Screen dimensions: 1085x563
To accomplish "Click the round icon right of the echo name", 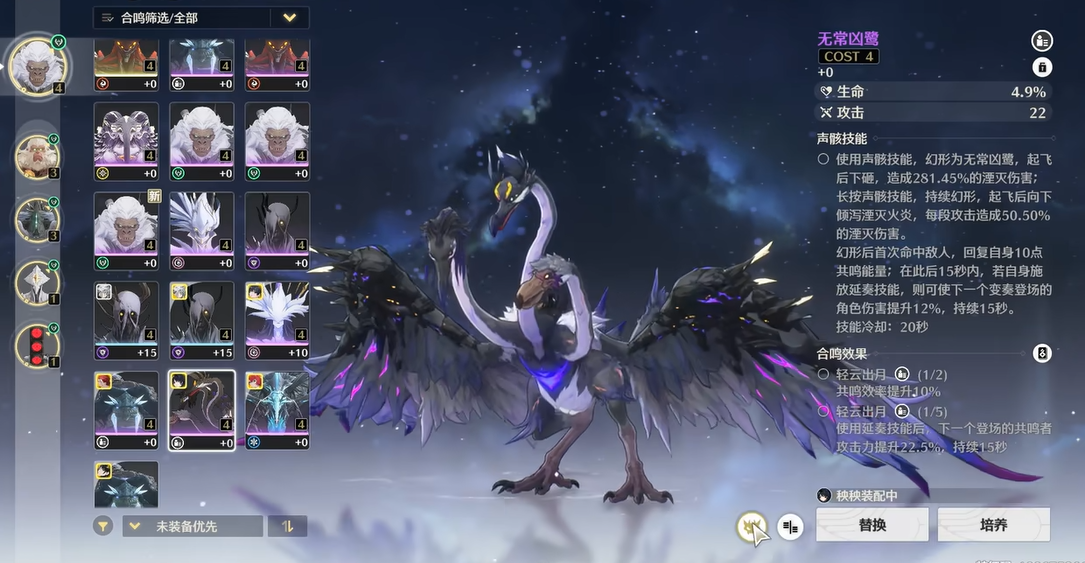I will point(1042,41).
